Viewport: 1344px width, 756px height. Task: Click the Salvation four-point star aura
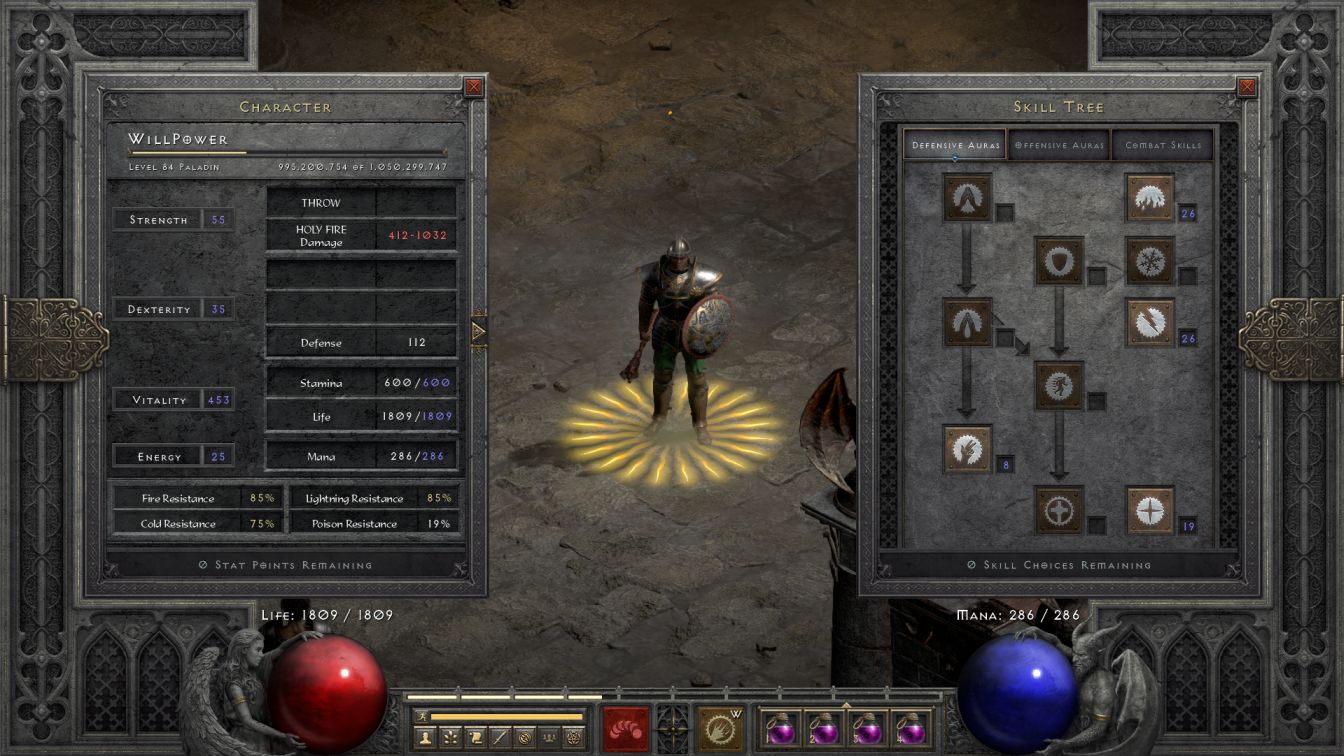pyautogui.click(x=1150, y=510)
